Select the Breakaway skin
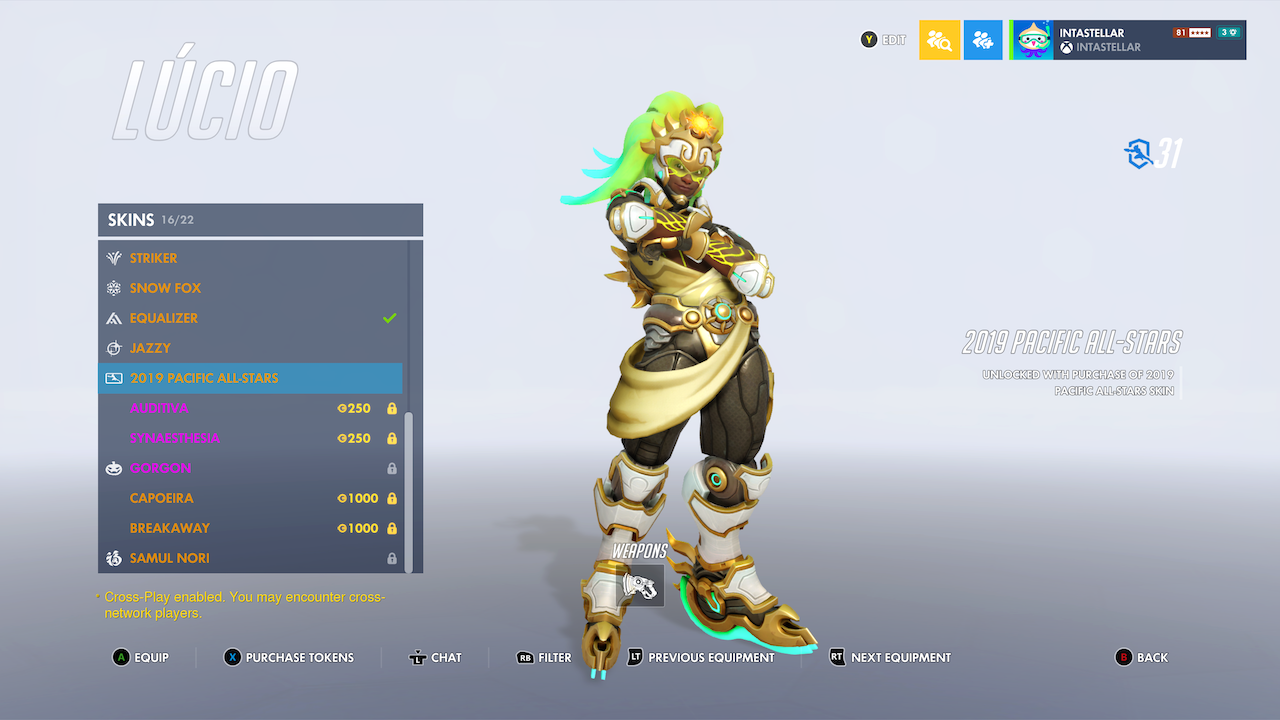 (170, 528)
